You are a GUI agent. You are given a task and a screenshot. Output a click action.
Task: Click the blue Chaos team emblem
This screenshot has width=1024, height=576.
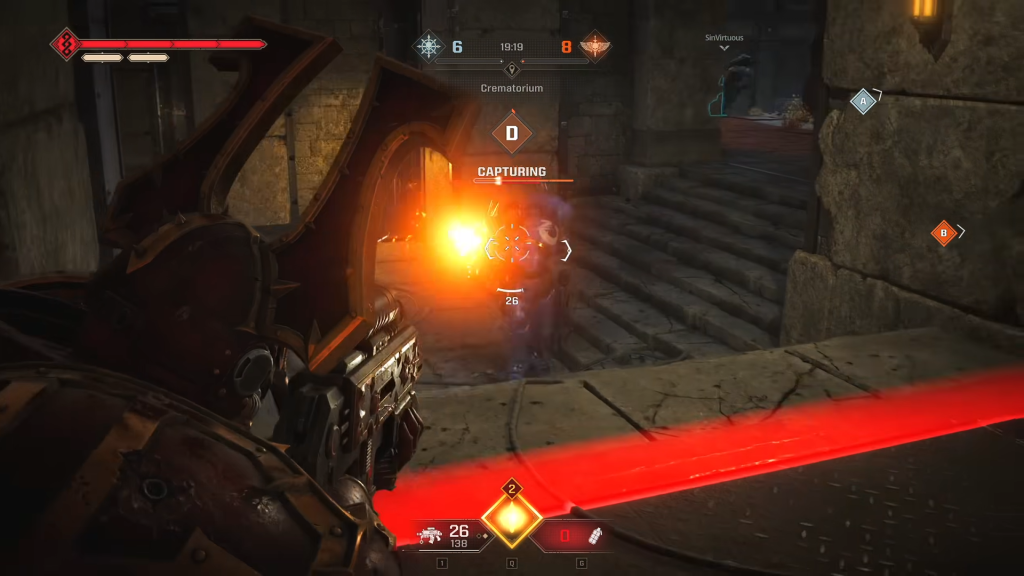[x=430, y=46]
